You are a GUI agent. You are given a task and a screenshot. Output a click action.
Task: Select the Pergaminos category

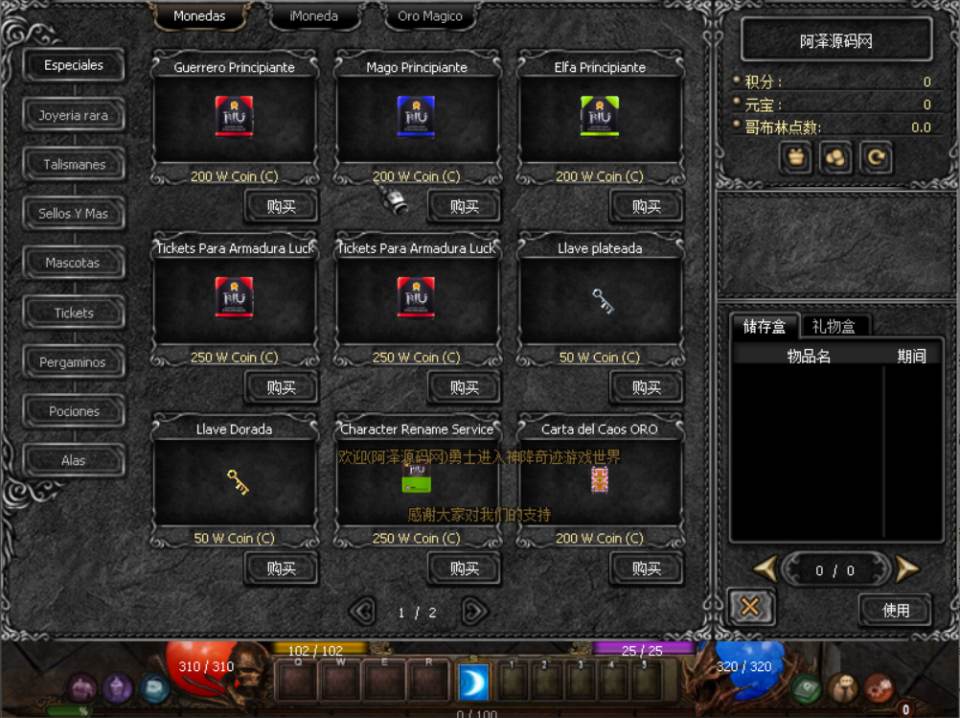pos(73,362)
